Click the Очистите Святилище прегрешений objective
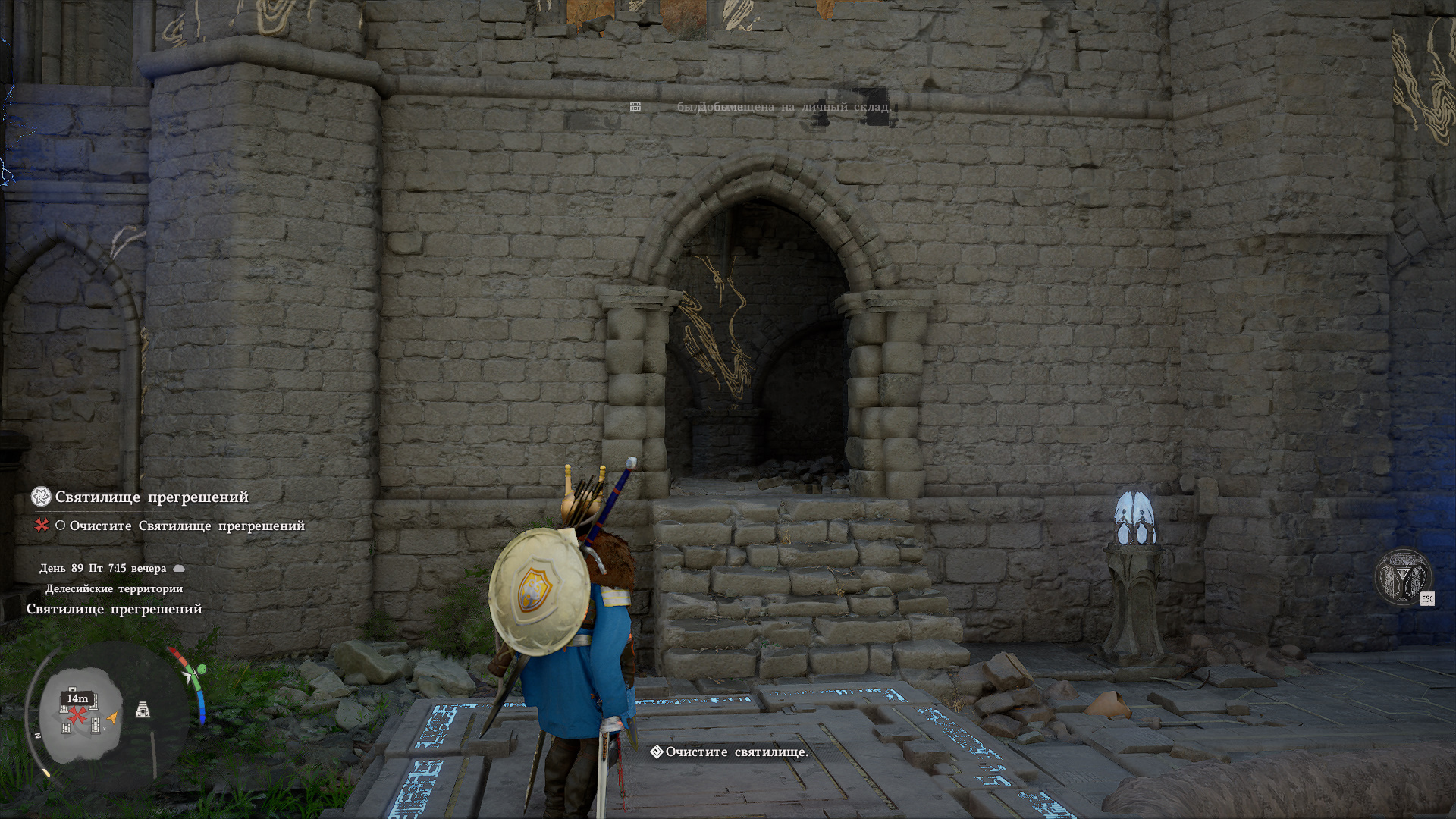This screenshot has width=1456, height=819. click(x=187, y=526)
